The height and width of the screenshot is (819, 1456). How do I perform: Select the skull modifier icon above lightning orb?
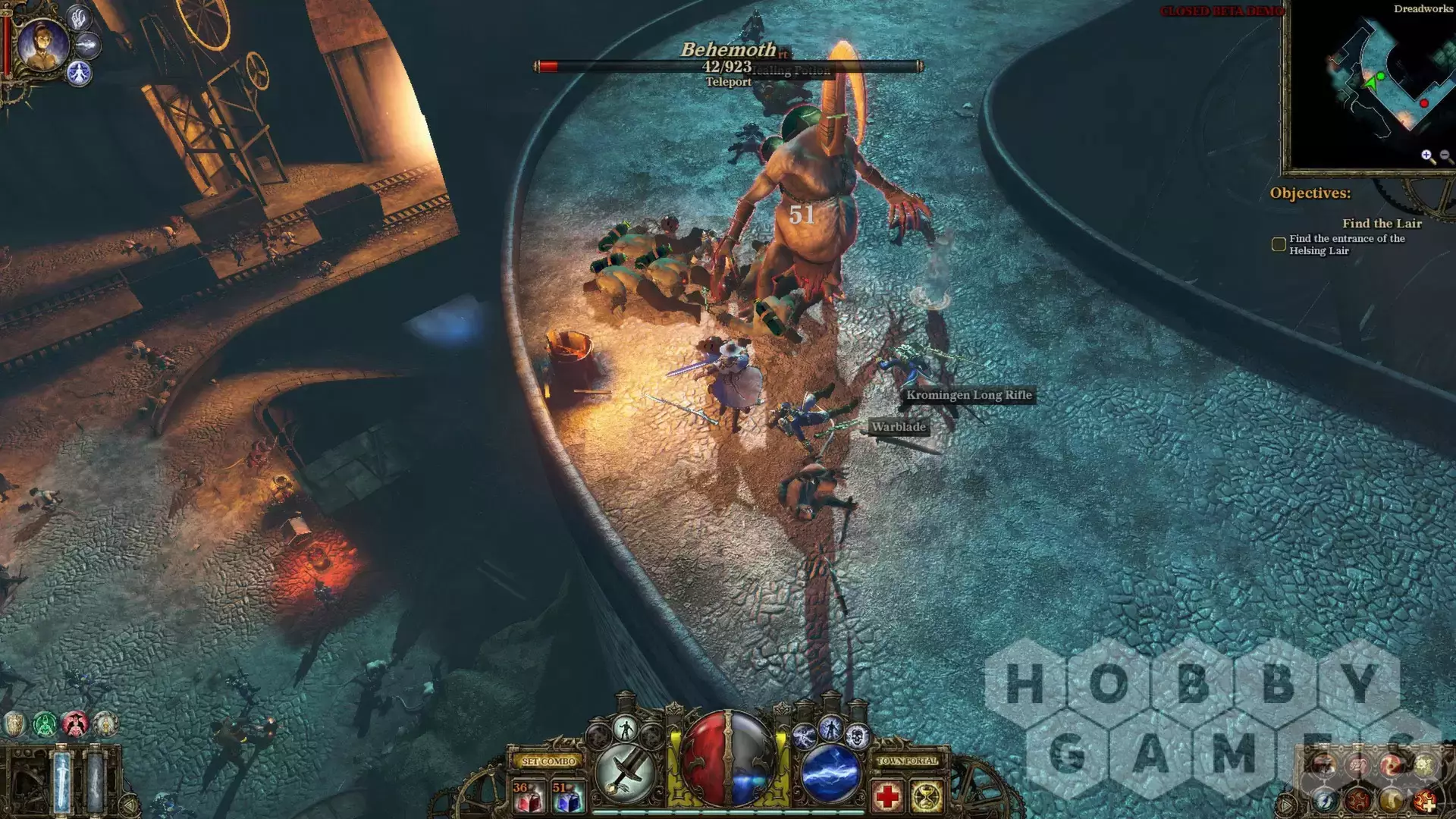[x=857, y=735]
